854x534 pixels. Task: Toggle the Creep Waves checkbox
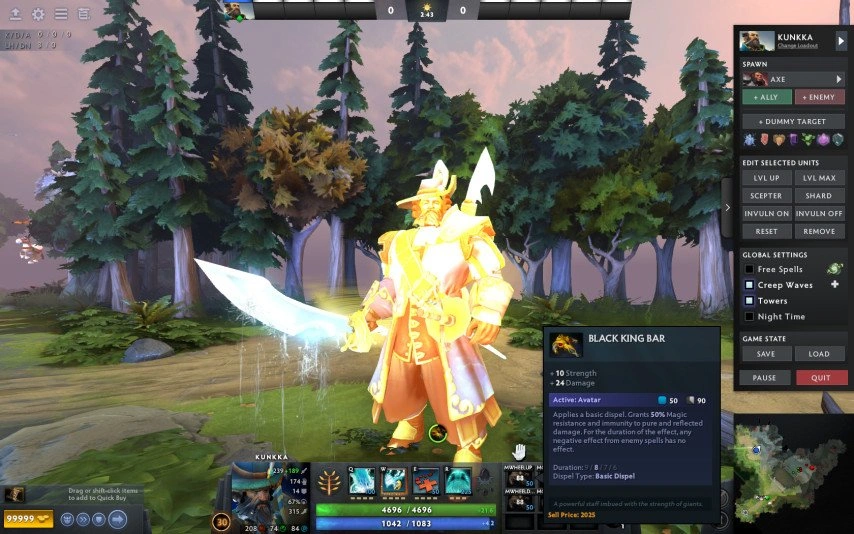(x=748, y=285)
